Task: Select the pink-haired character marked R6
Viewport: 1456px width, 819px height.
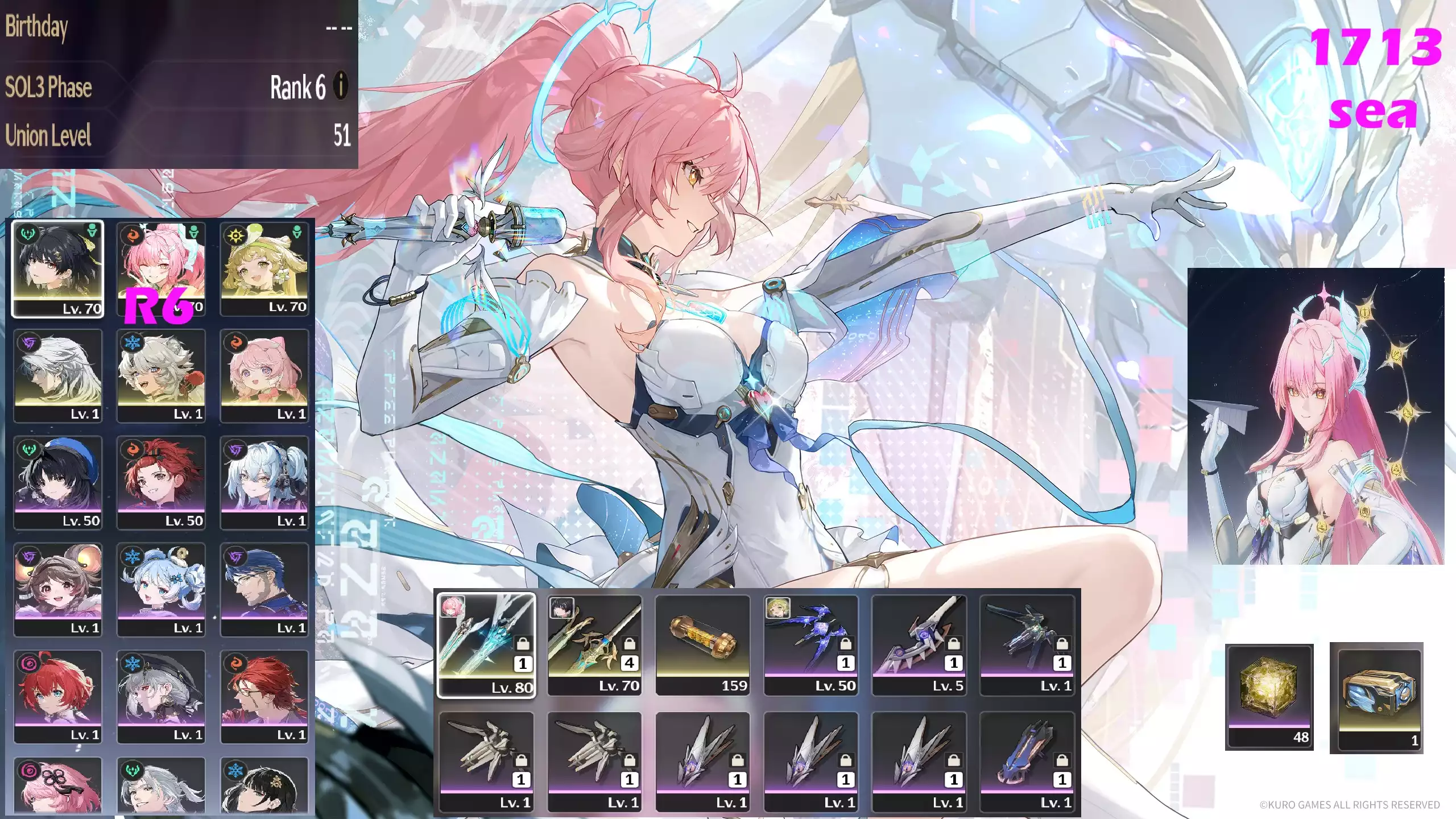Action: point(161,268)
